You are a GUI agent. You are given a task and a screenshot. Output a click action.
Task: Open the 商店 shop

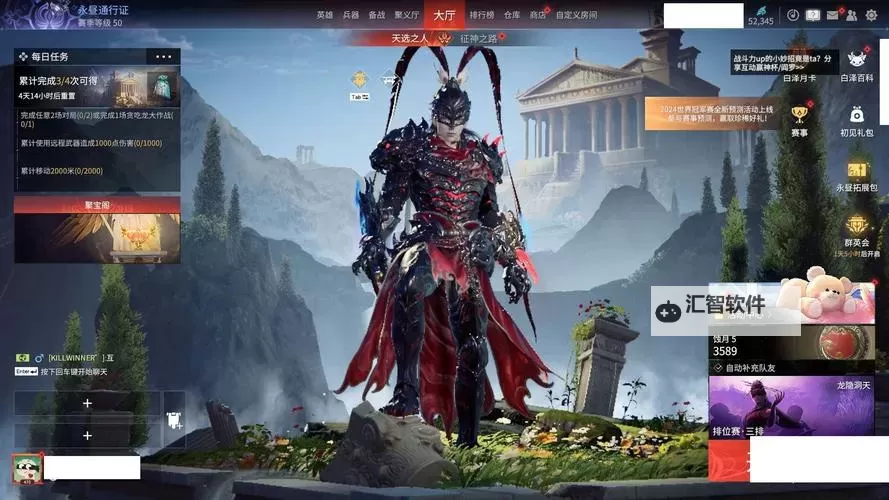[x=538, y=15]
